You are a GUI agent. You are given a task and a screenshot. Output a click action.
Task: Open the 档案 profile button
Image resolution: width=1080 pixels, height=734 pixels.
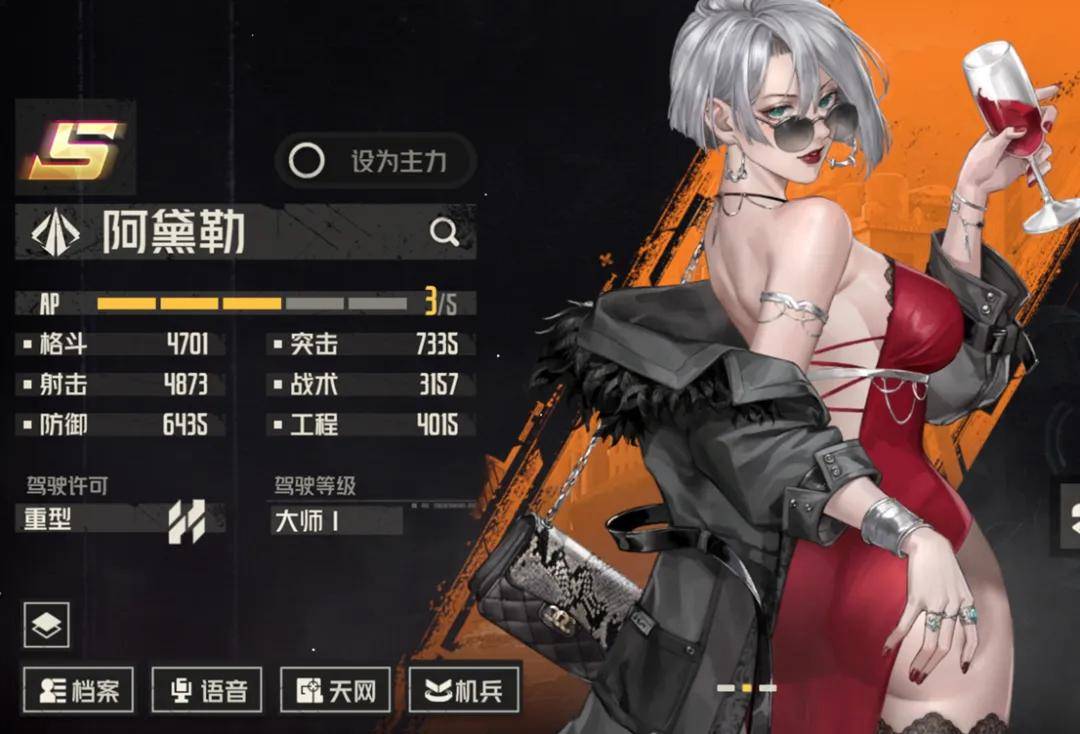click(x=79, y=690)
